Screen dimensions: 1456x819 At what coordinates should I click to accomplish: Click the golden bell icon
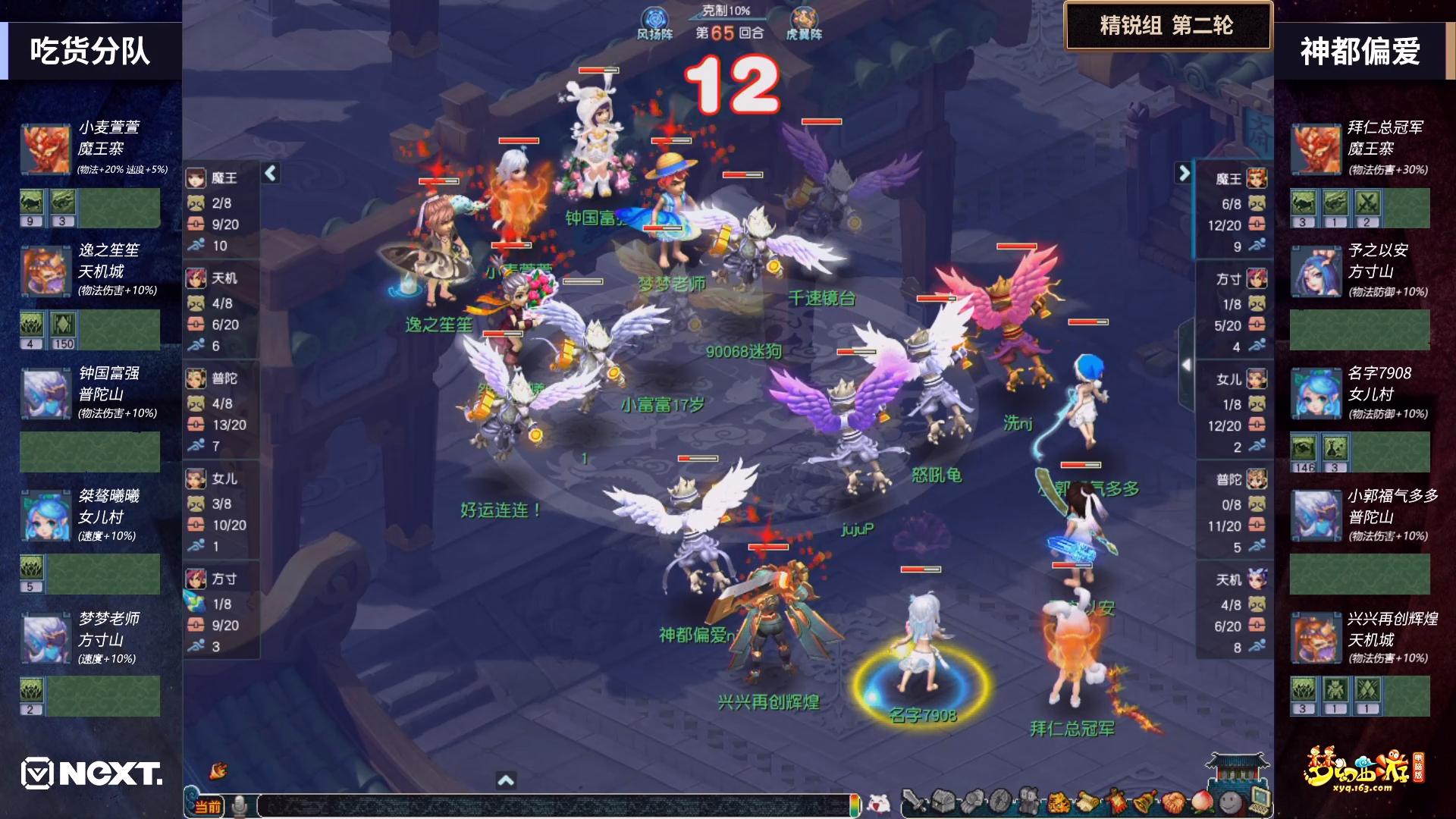click(1144, 802)
